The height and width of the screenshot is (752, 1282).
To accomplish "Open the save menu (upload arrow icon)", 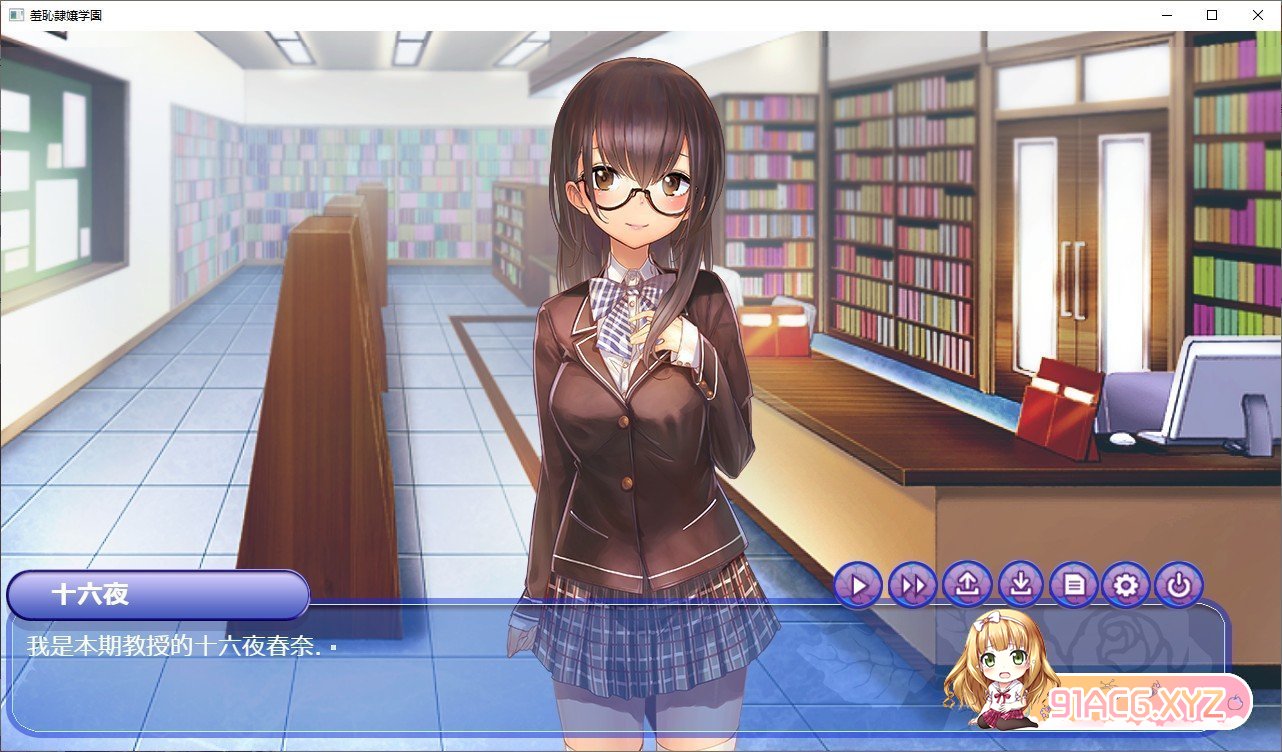I will pyautogui.click(x=967, y=585).
